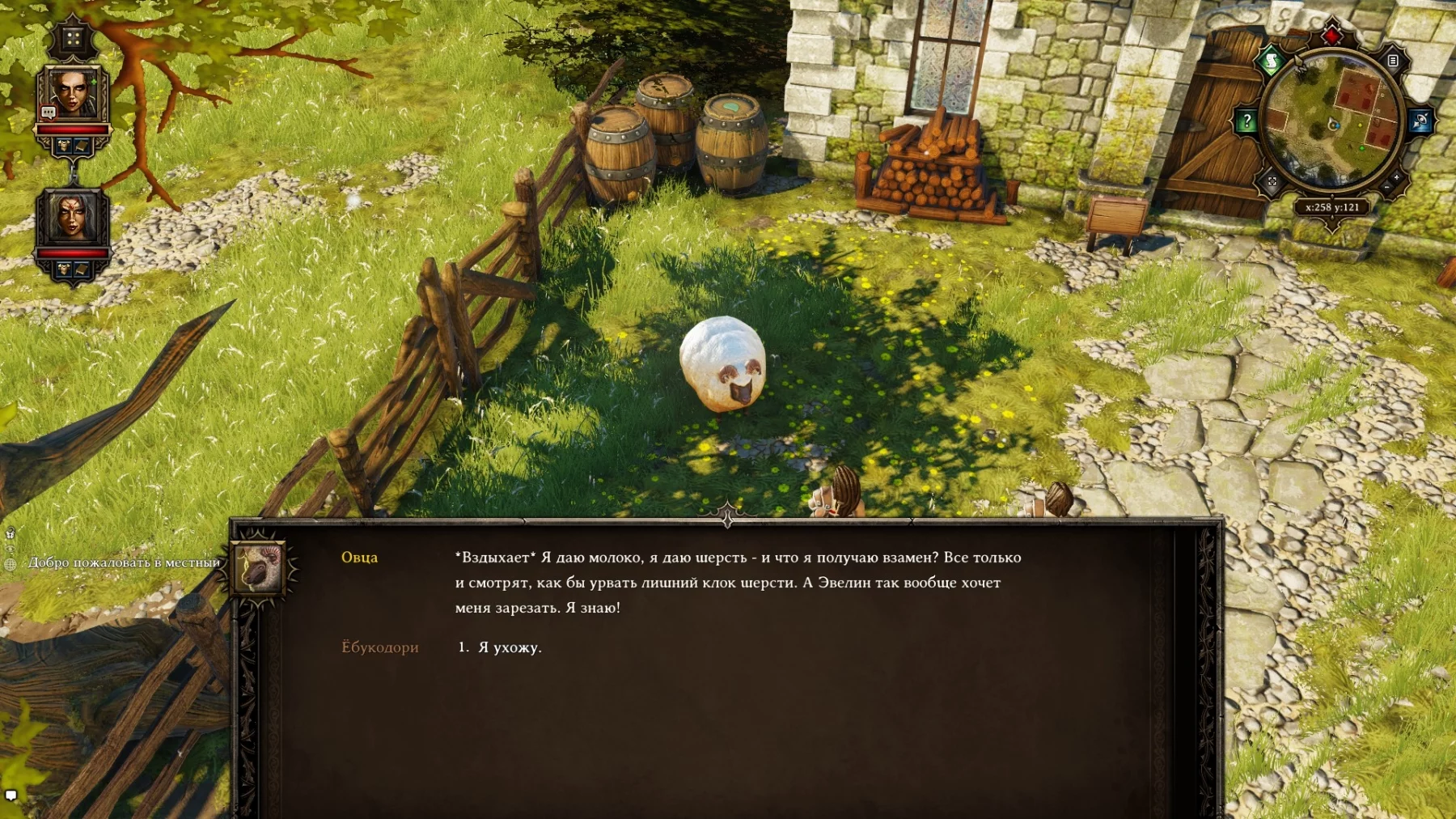Open the green question mark help button
The height and width of the screenshot is (819, 1456).
(x=1246, y=121)
